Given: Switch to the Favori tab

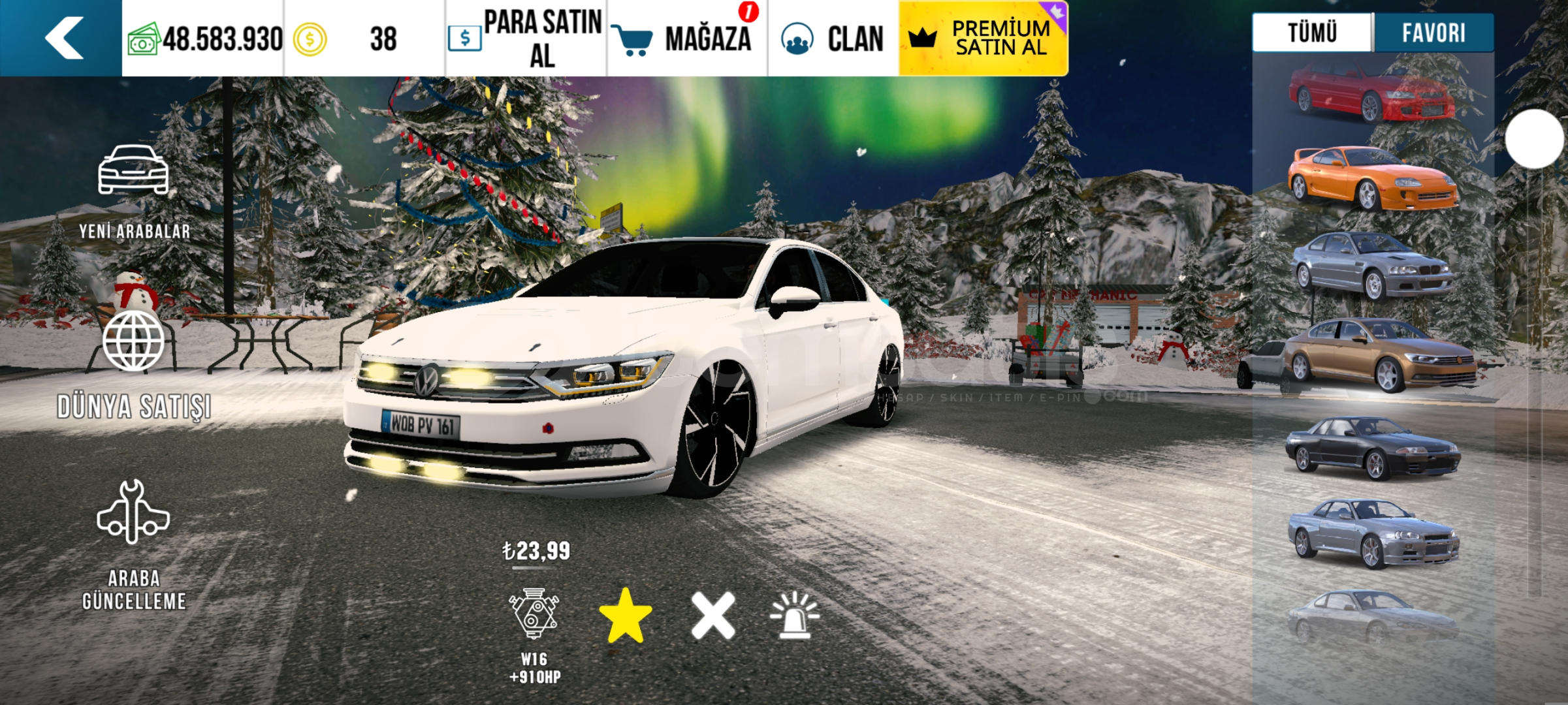Looking at the screenshot, I should point(1433,33).
